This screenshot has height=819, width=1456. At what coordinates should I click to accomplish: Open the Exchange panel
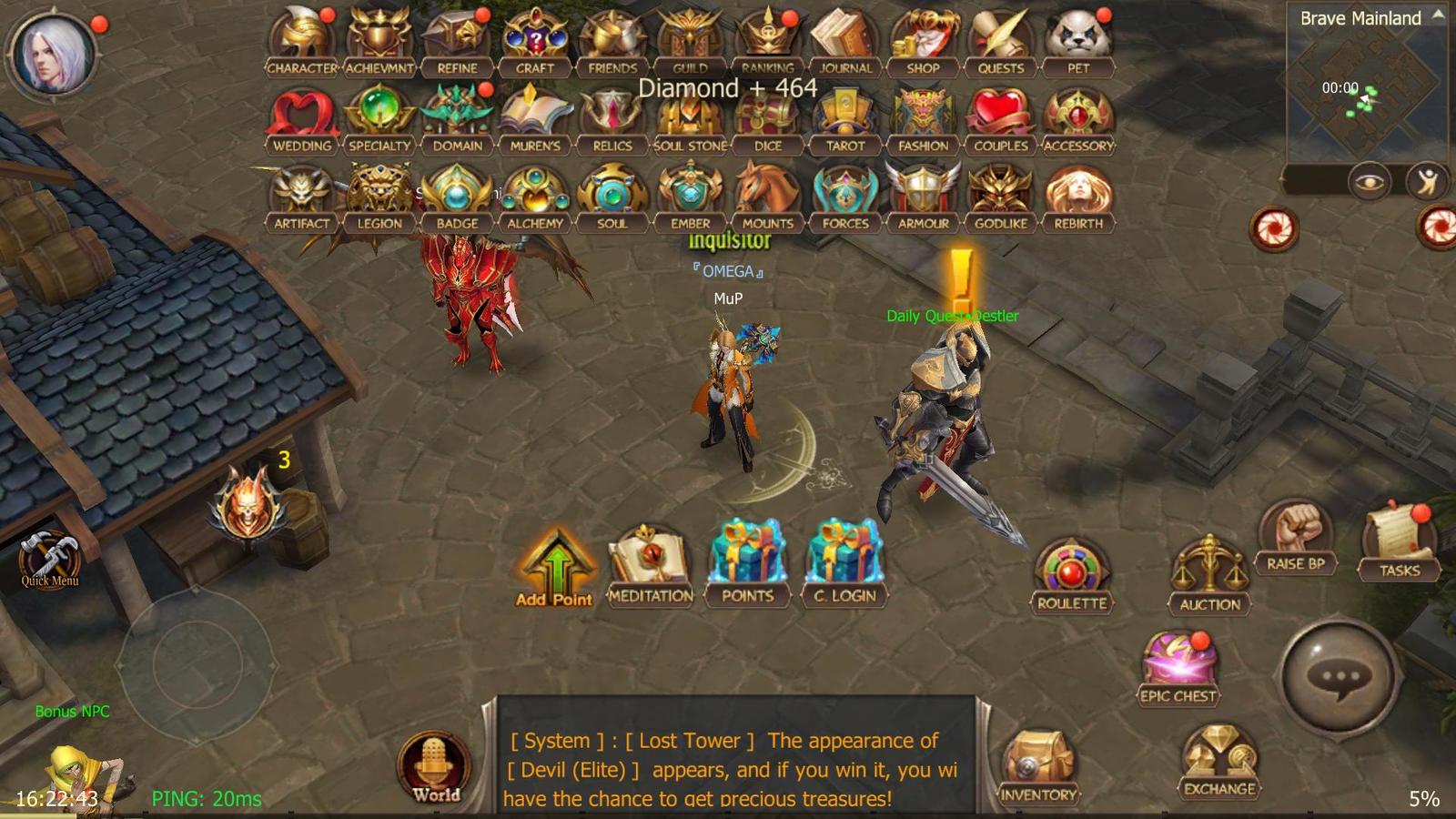1218,755
